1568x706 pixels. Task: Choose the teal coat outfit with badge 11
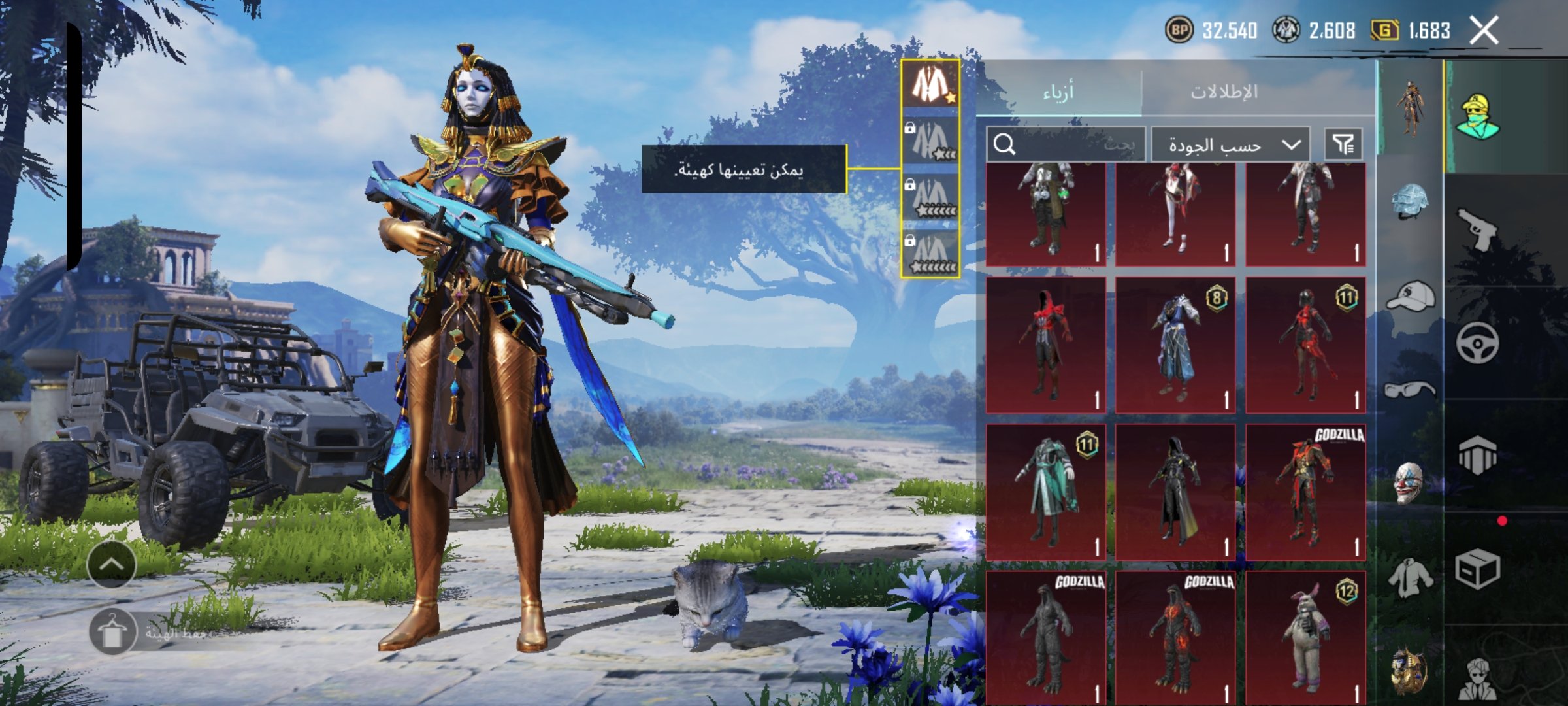[x=1045, y=492]
